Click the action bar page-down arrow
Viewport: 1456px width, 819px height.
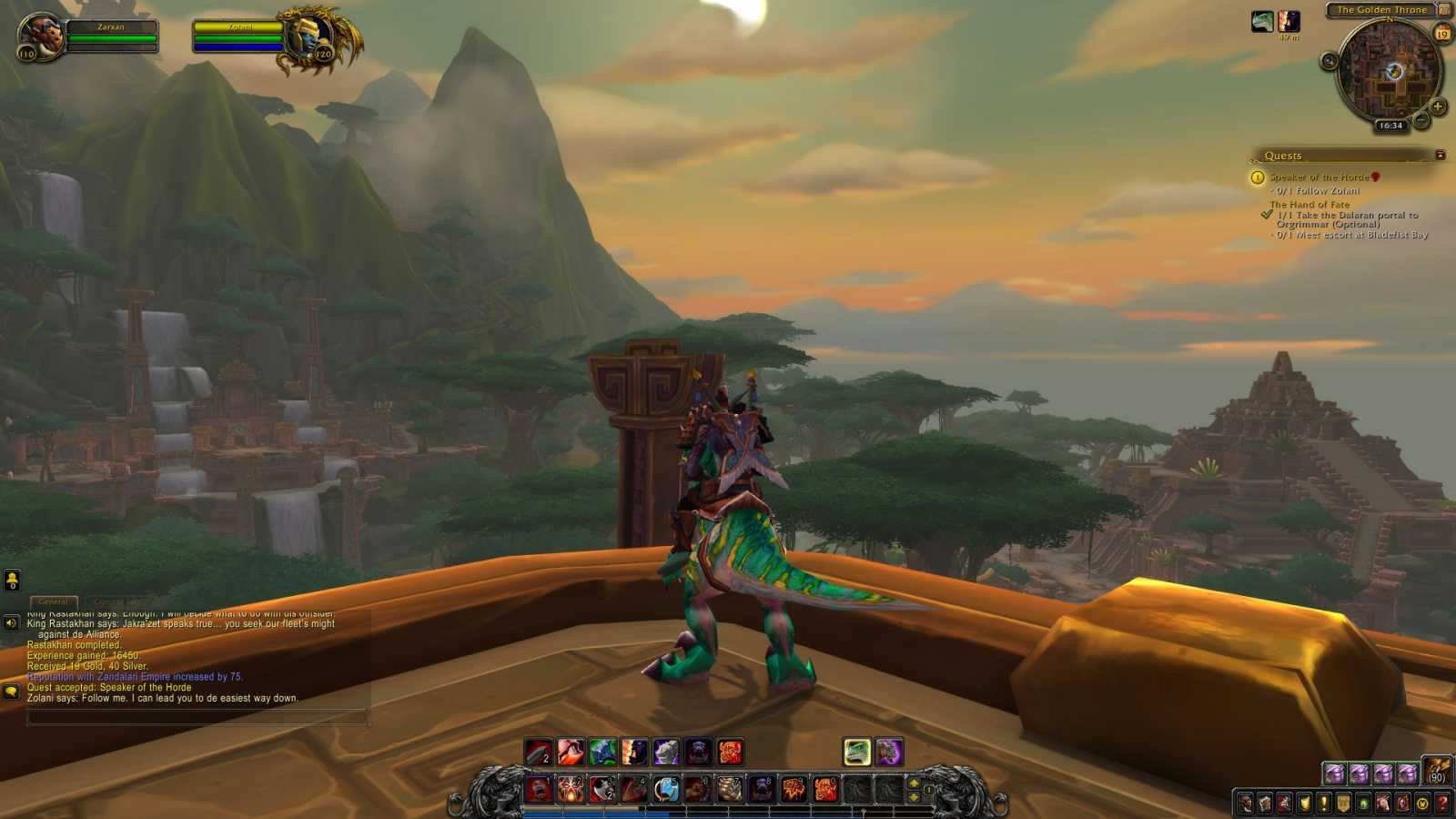point(914,797)
